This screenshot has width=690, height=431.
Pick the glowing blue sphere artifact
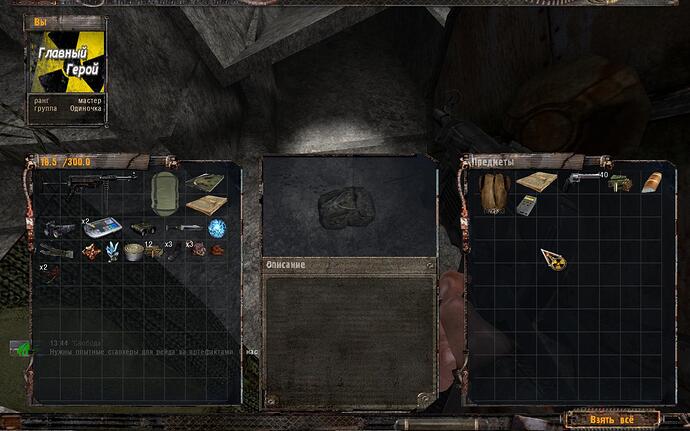217,229
